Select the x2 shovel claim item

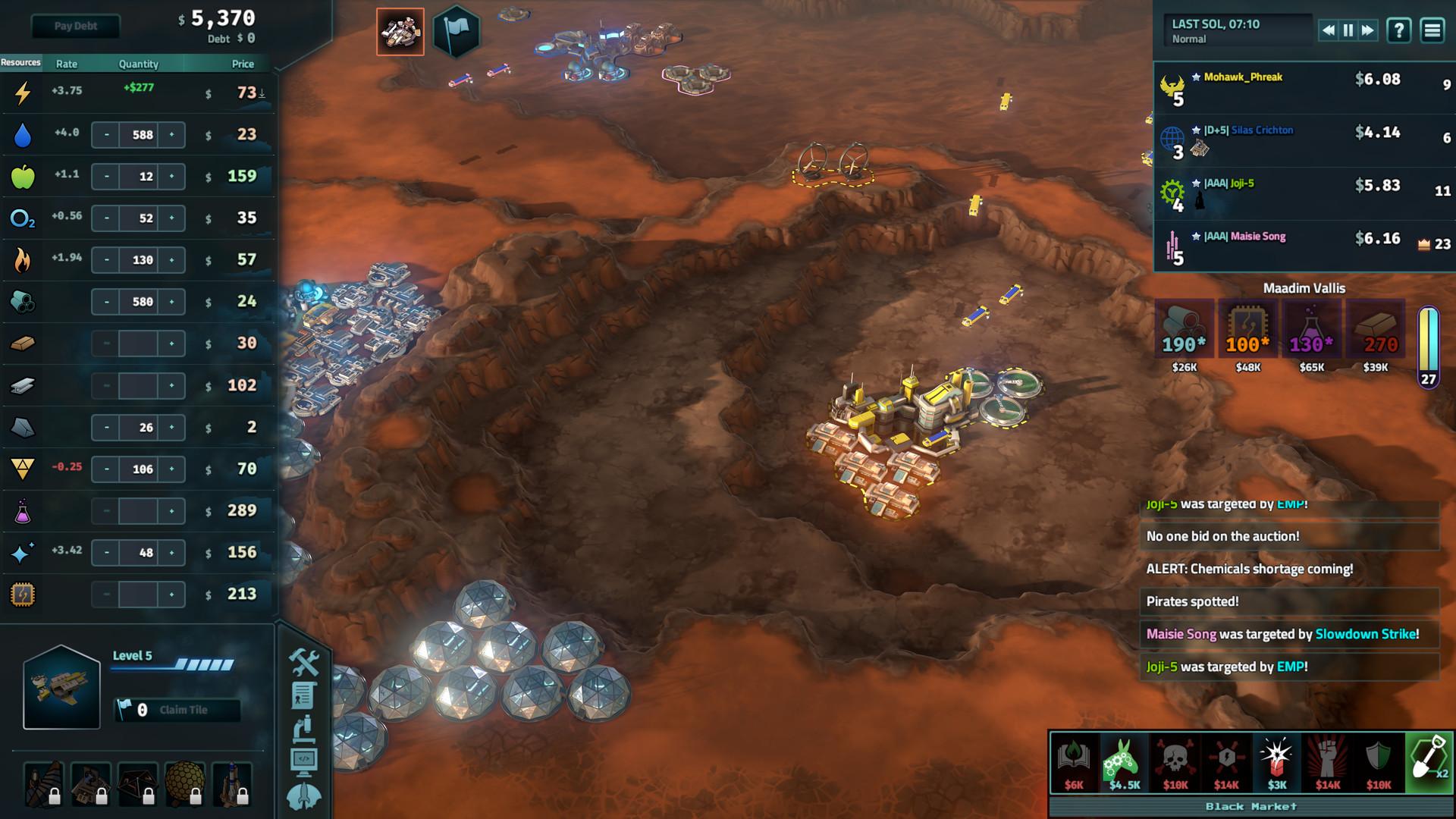point(1429,757)
